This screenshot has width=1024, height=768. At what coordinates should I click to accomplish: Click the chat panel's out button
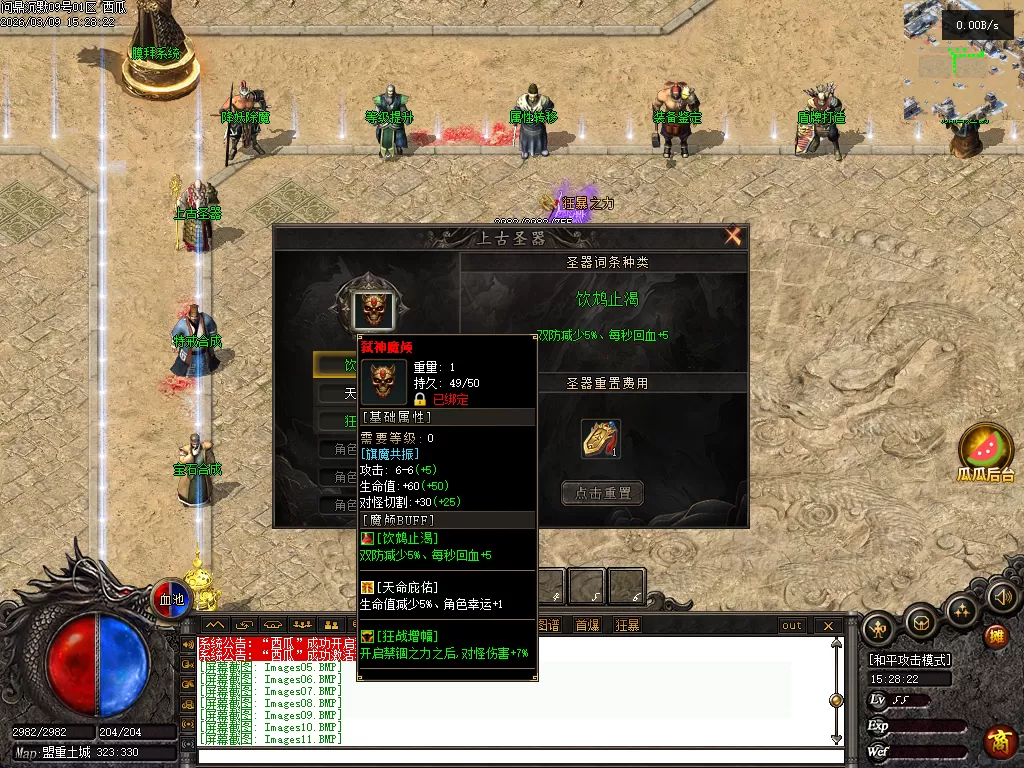(x=792, y=626)
